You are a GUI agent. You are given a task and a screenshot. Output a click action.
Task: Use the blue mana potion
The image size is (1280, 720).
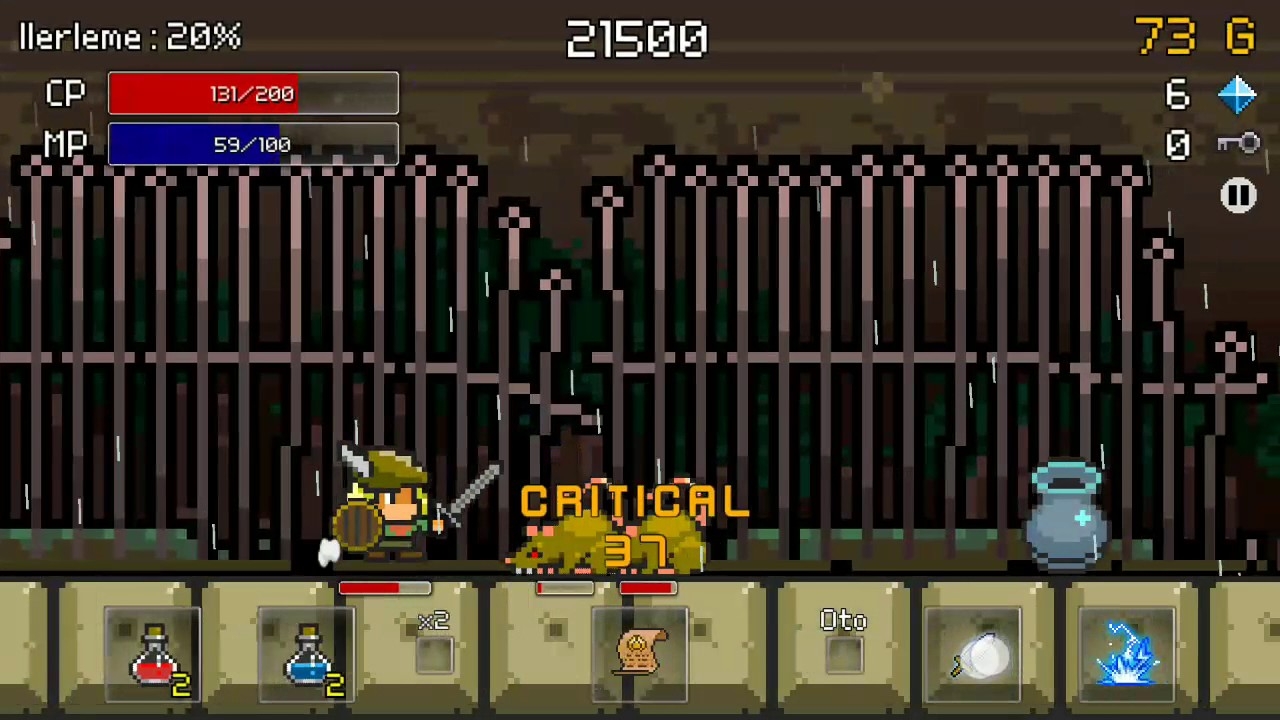[305, 655]
